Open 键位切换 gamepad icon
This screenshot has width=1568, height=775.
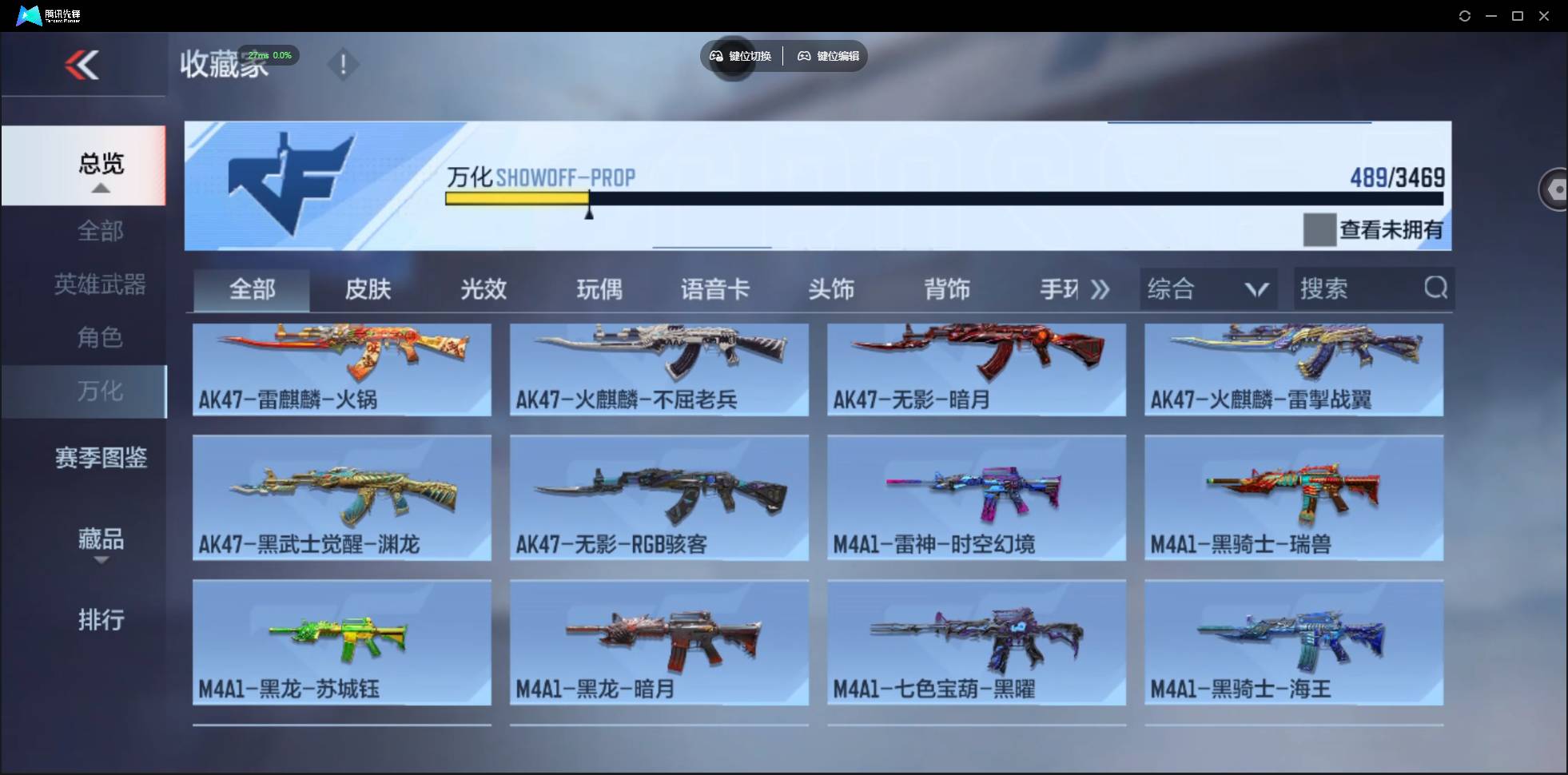click(x=715, y=56)
